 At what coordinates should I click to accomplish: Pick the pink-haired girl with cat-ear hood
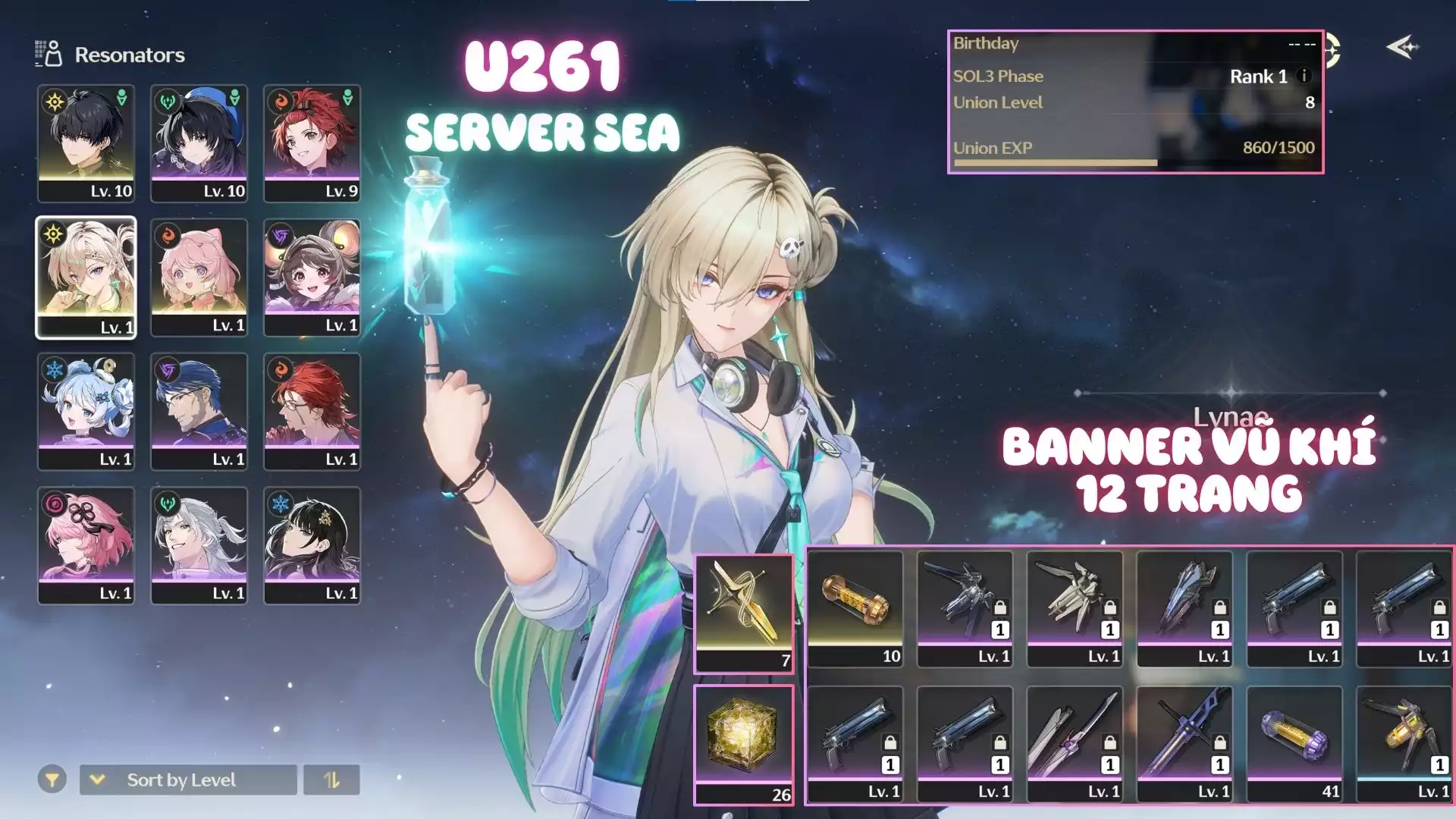coord(199,277)
